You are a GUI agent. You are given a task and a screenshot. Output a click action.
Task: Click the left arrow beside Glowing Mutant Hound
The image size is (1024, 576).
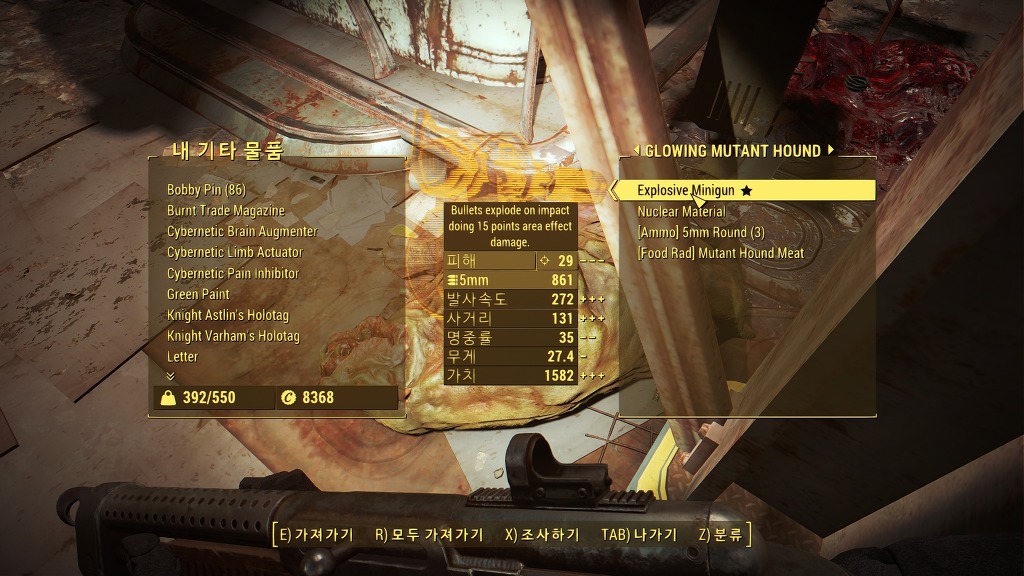click(x=636, y=151)
